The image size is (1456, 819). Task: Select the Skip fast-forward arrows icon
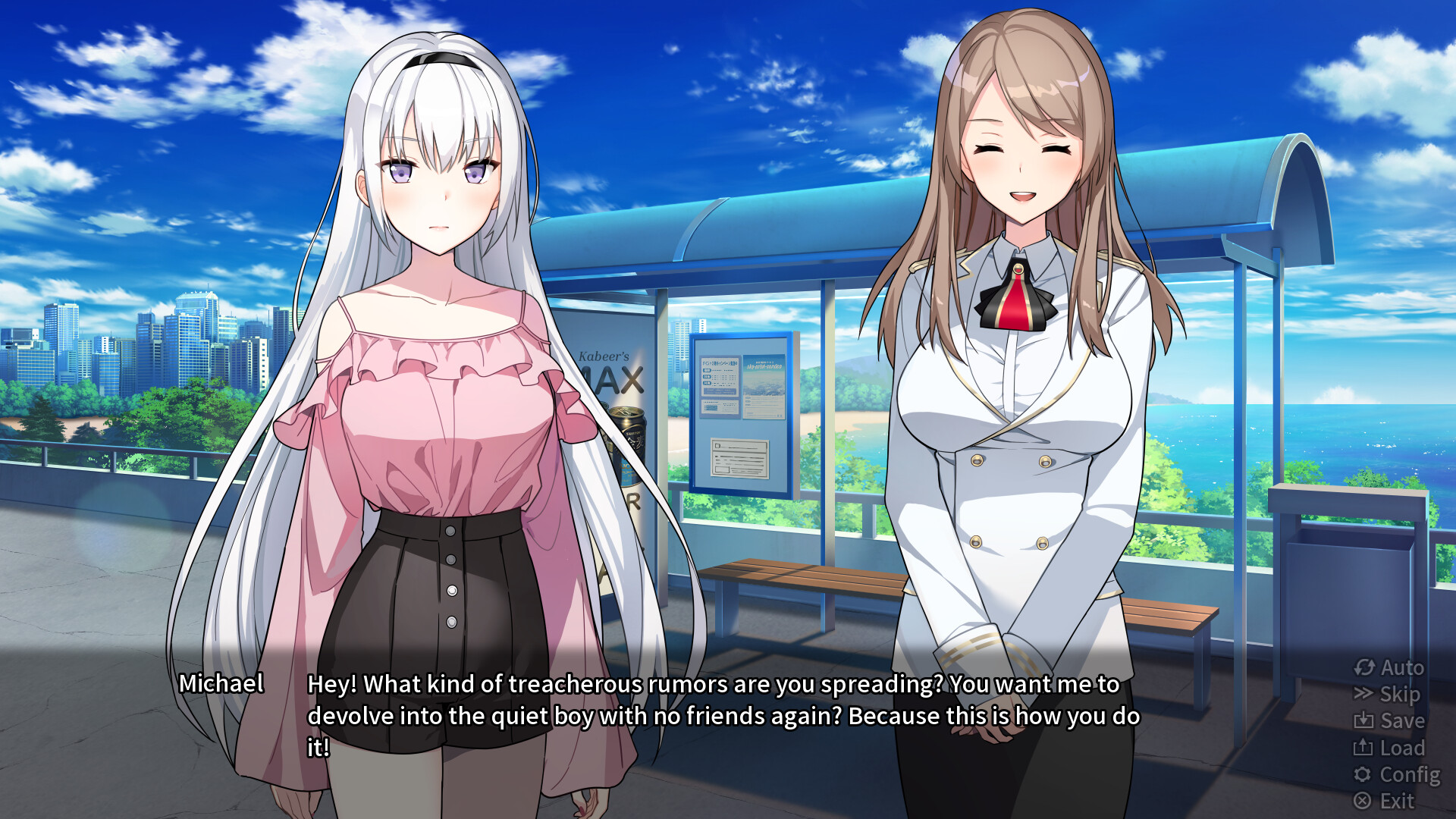pos(1364,695)
